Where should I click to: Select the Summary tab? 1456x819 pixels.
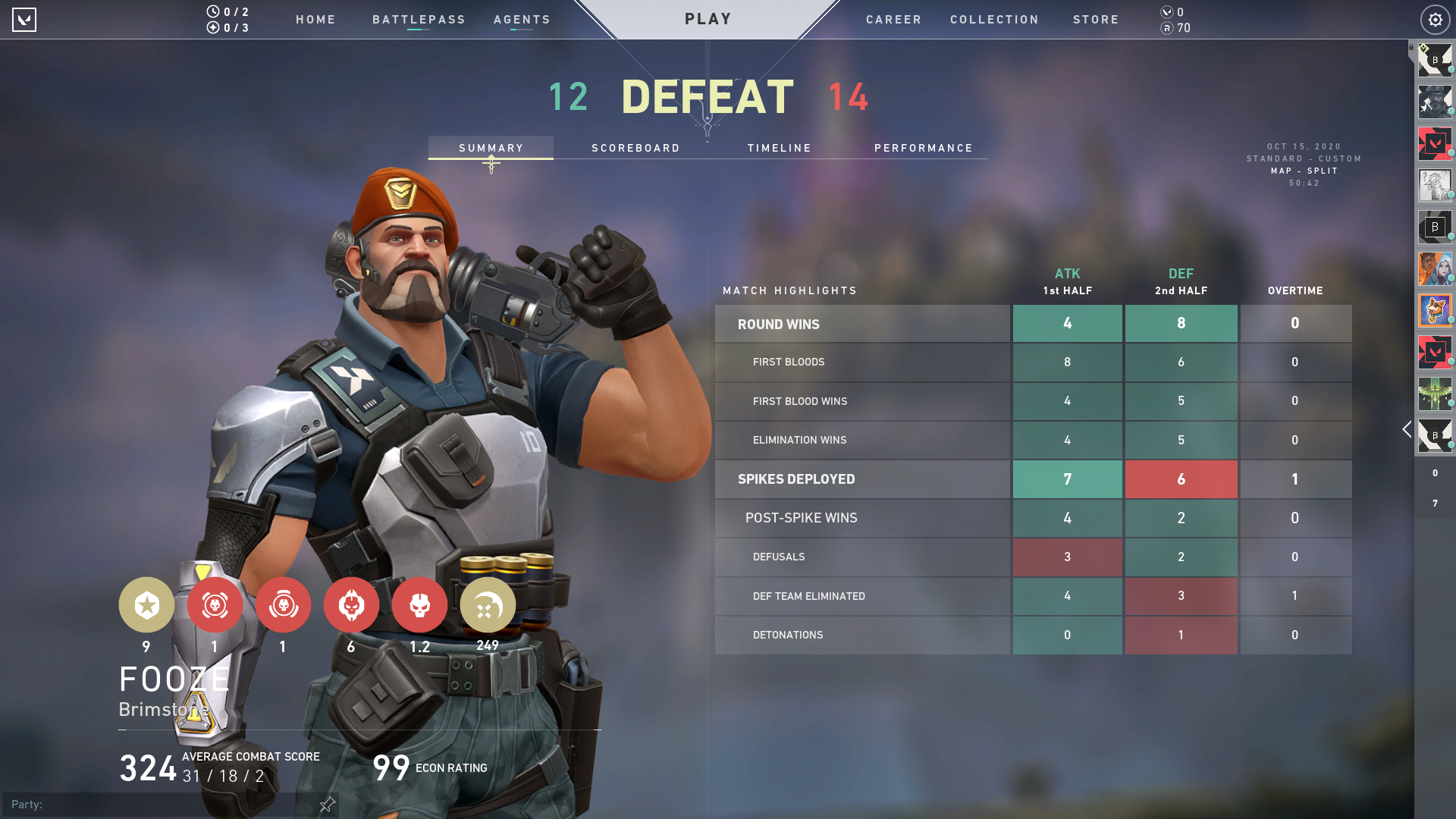(x=491, y=148)
